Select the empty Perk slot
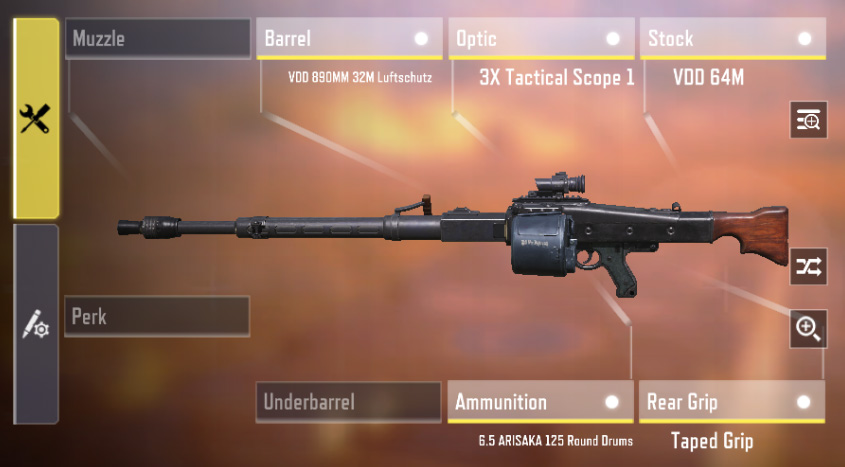This screenshot has height=467, width=845. click(x=157, y=317)
